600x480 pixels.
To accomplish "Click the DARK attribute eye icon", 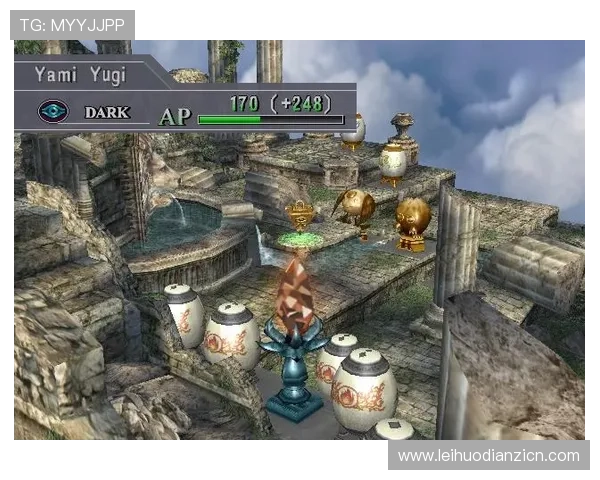I will [x=52, y=112].
